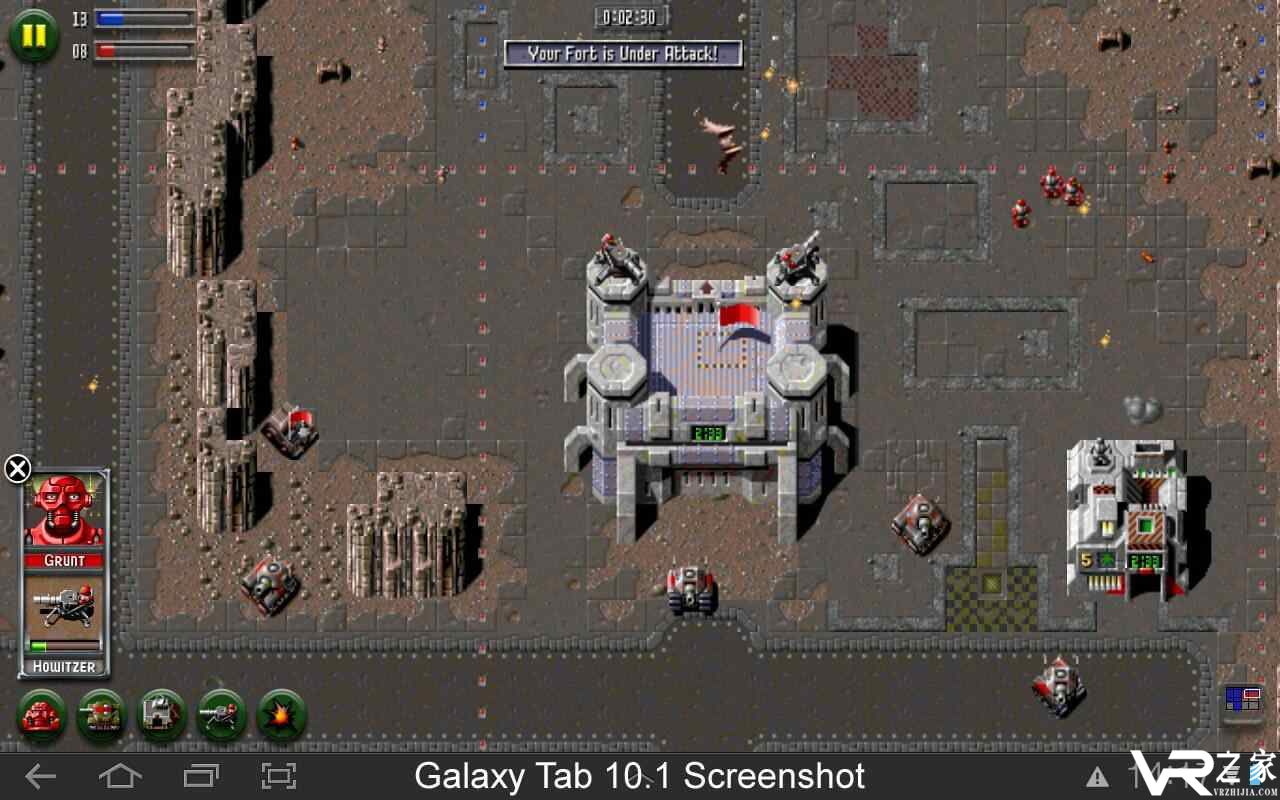
Task: Close the unit info panel
Action: [17, 468]
